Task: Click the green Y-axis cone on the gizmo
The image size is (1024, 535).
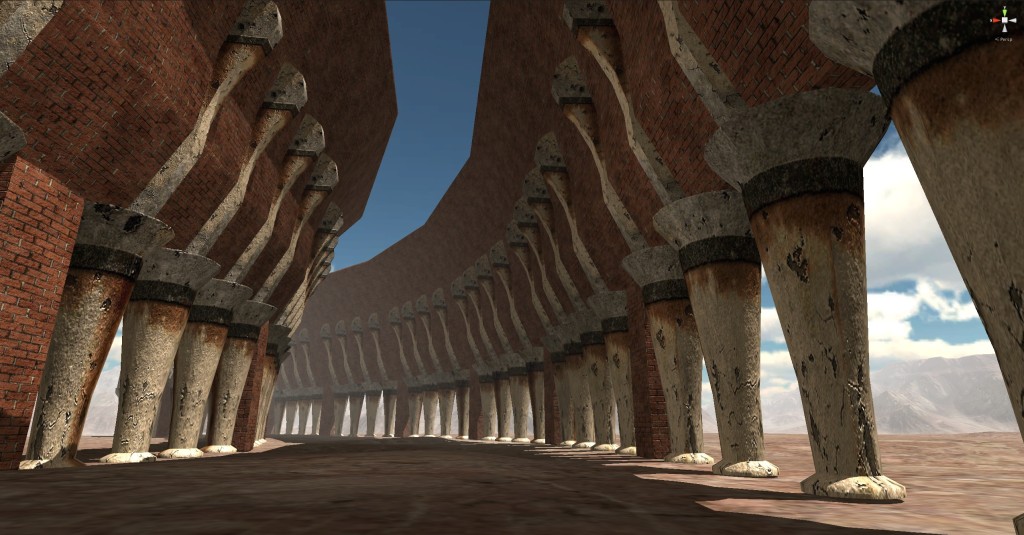Action: coord(1003,11)
